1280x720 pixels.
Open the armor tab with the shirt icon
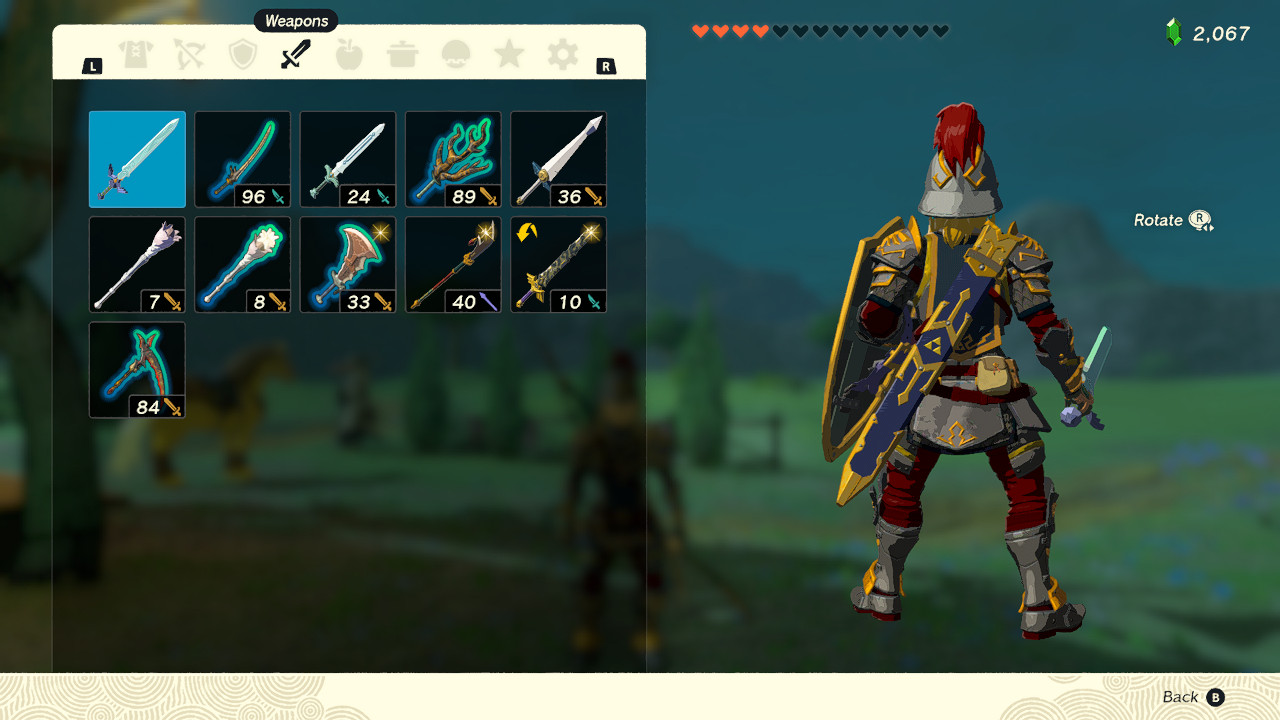pyautogui.click(x=137, y=55)
